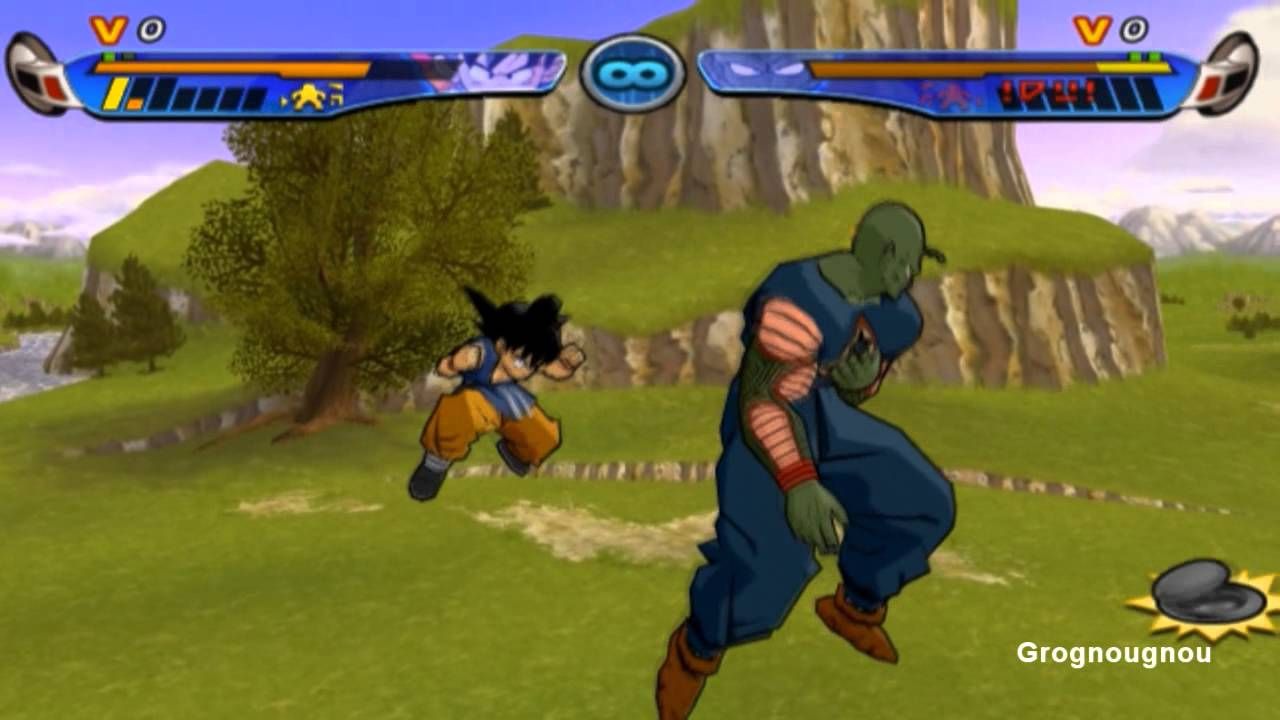Screen dimensions: 1280x720
Task: Click the grey stone icon with yellow burst
Action: coord(1206,595)
